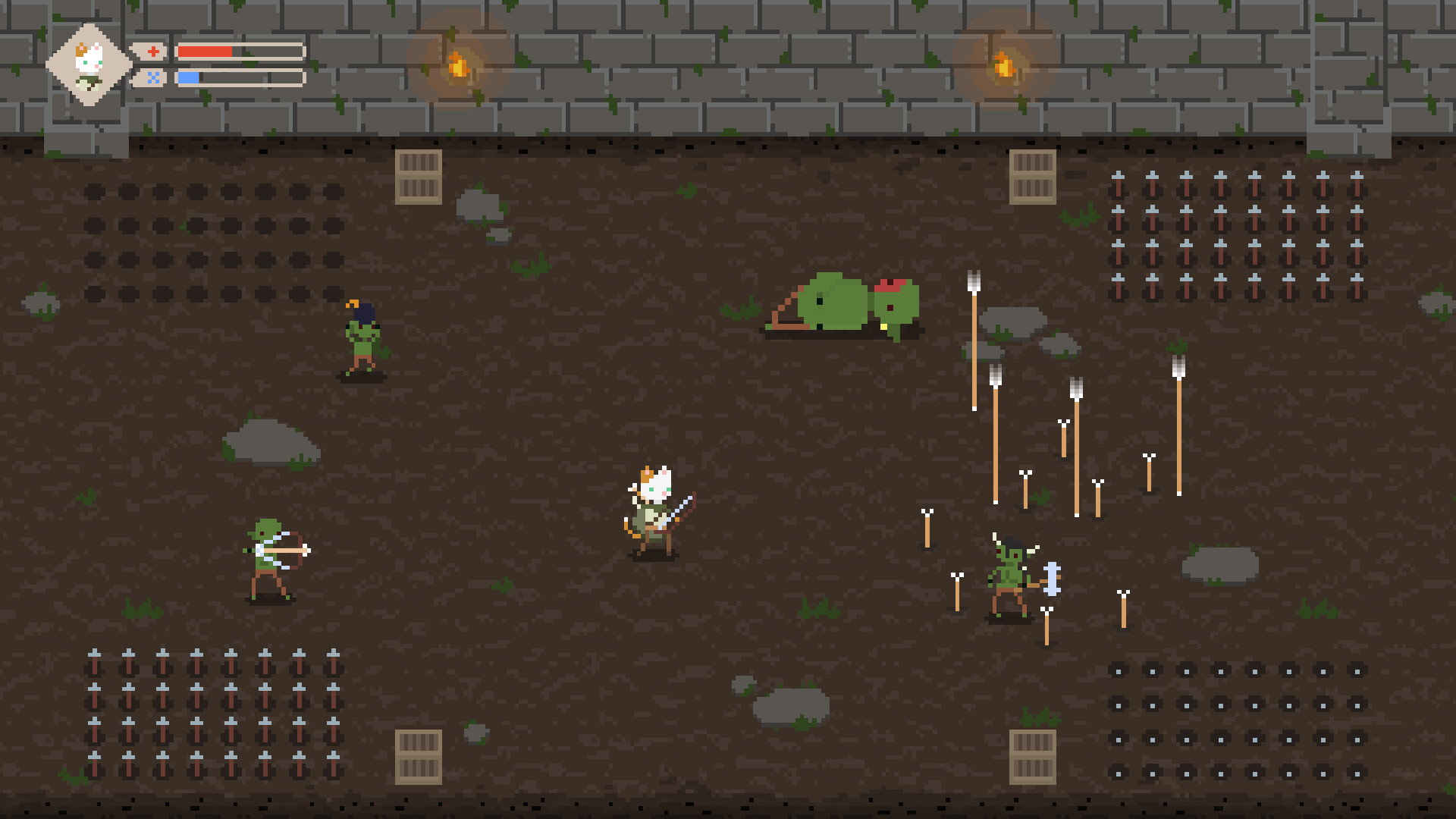1456x819 pixels.
Task: Click the blue mana bar
Action: click(188, 77)
